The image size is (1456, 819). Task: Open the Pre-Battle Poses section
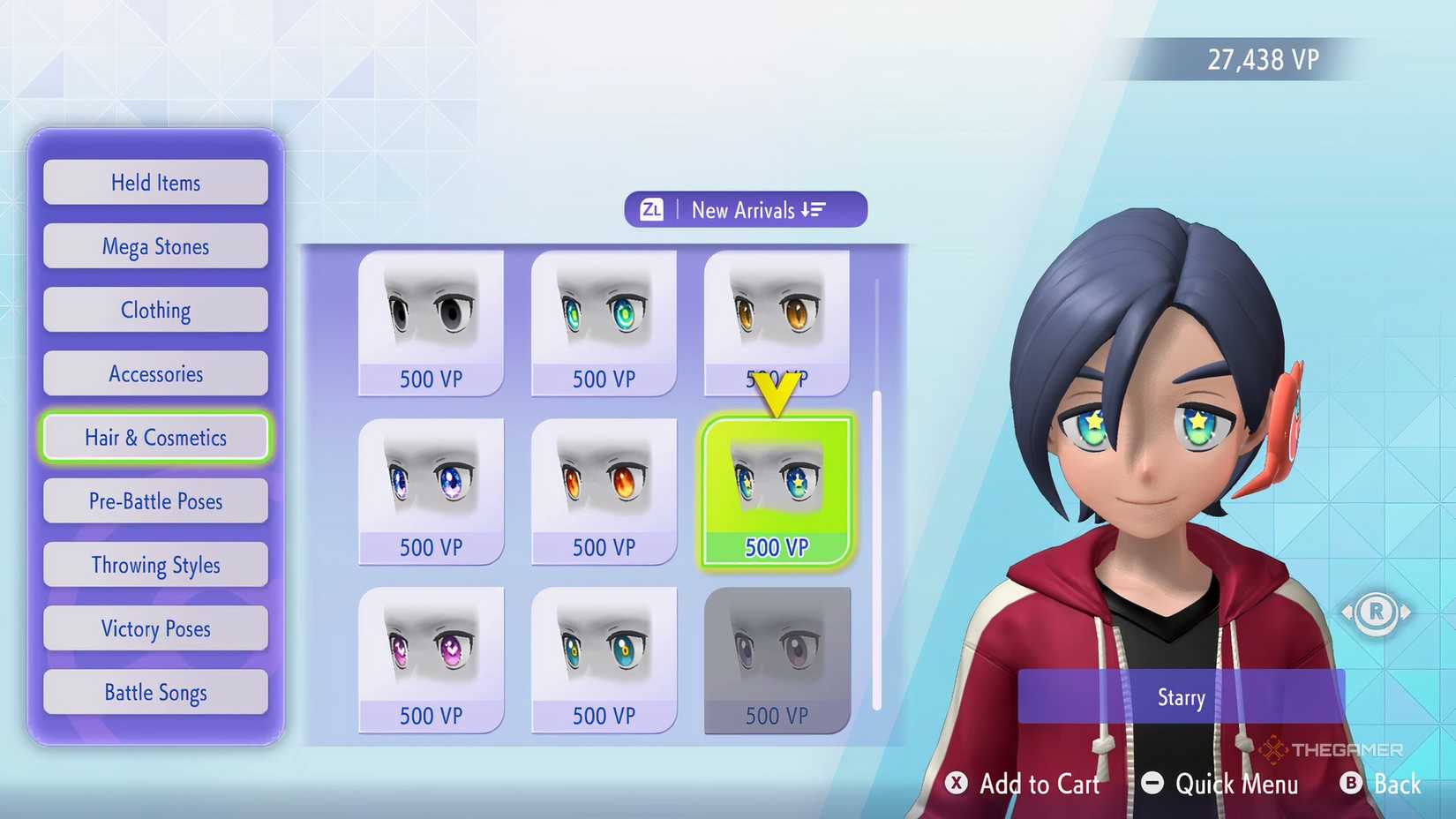(x=155, y=500)
